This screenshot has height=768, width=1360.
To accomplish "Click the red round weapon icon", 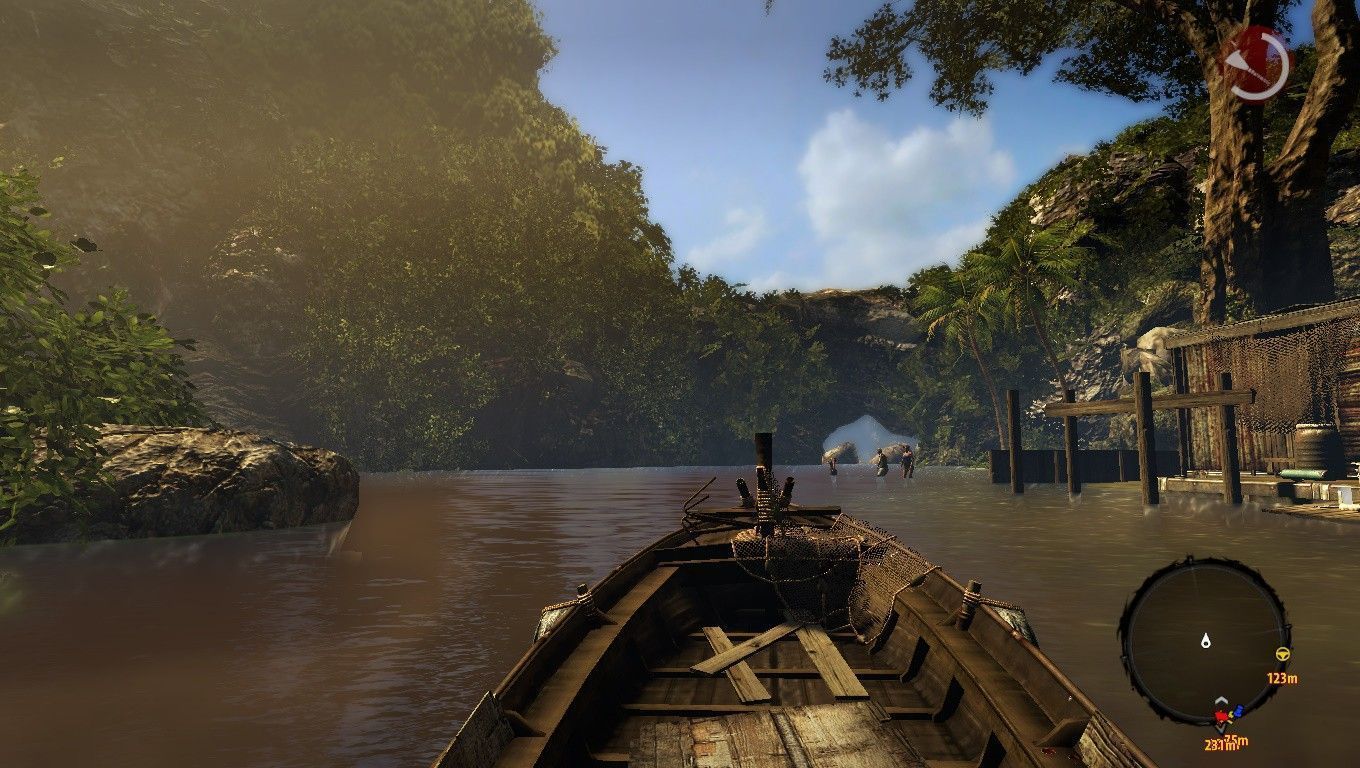I will click(x=1257, y=65).
